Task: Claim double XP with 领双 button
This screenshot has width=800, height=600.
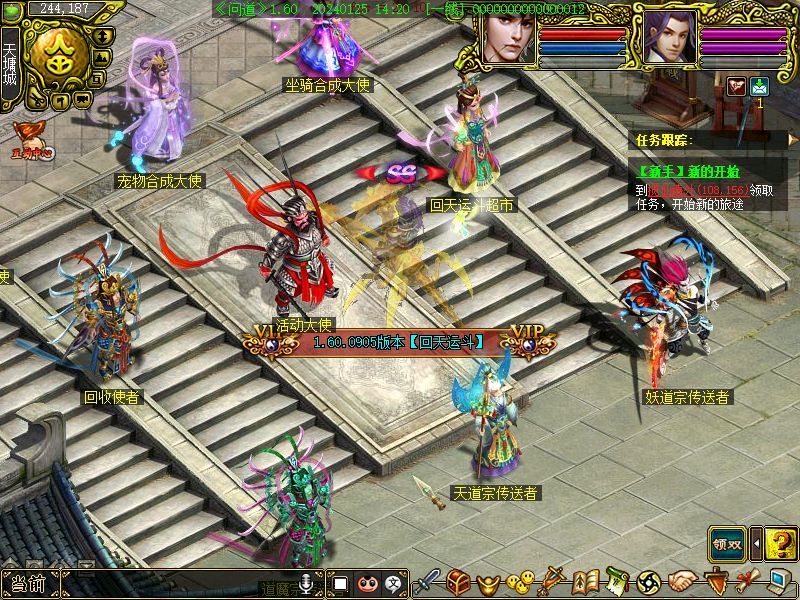Action: (726, 545)
